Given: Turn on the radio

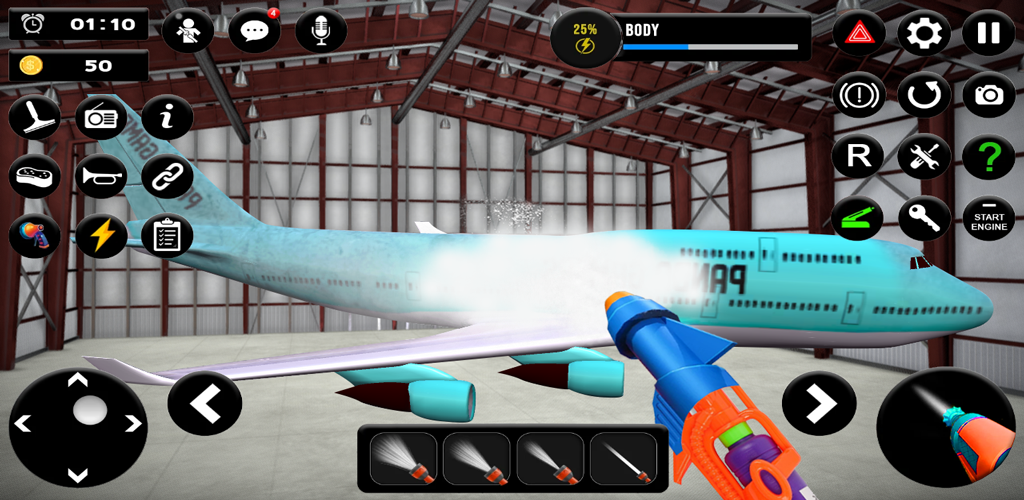Looking at the screenshot, I should click(101, 118).
